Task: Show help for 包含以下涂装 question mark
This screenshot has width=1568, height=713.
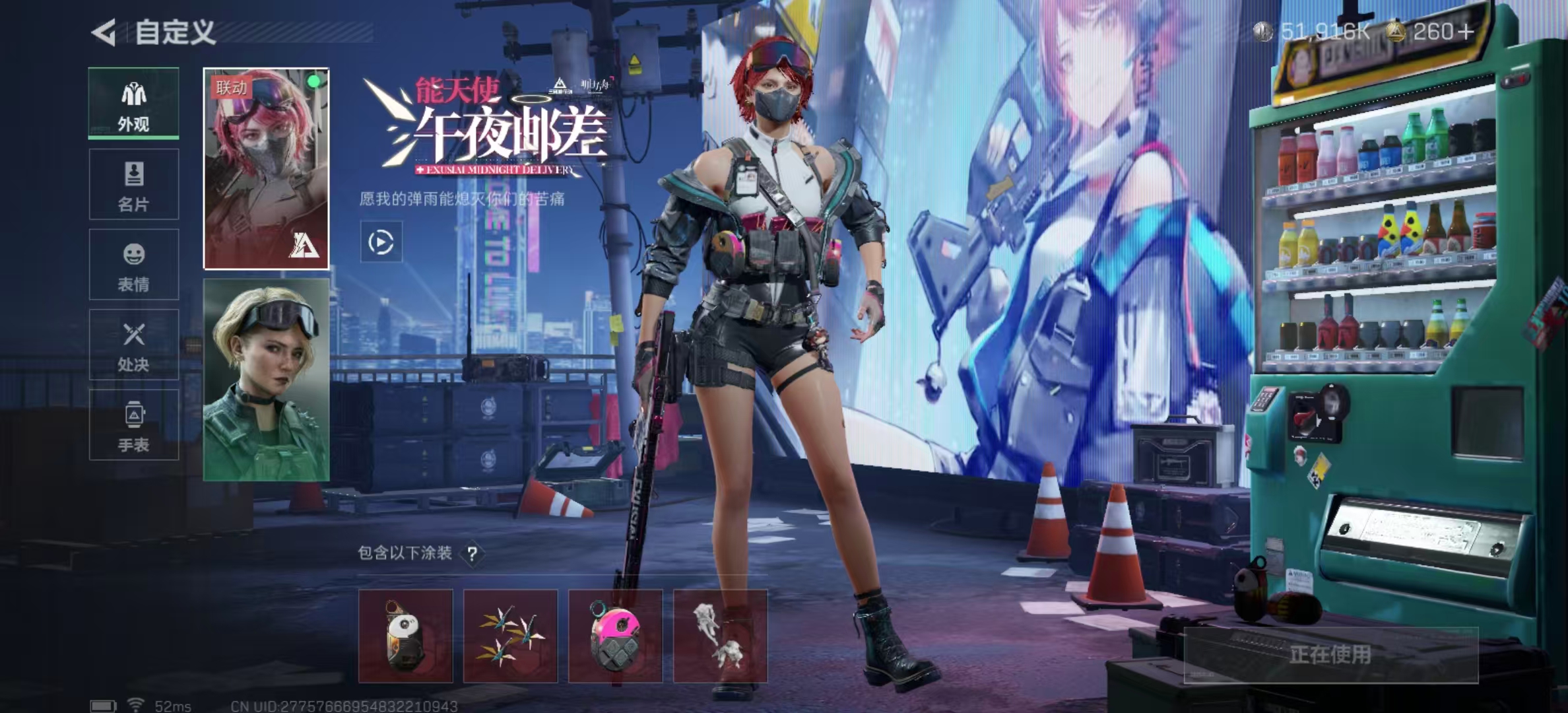Action: coord(473,554)
